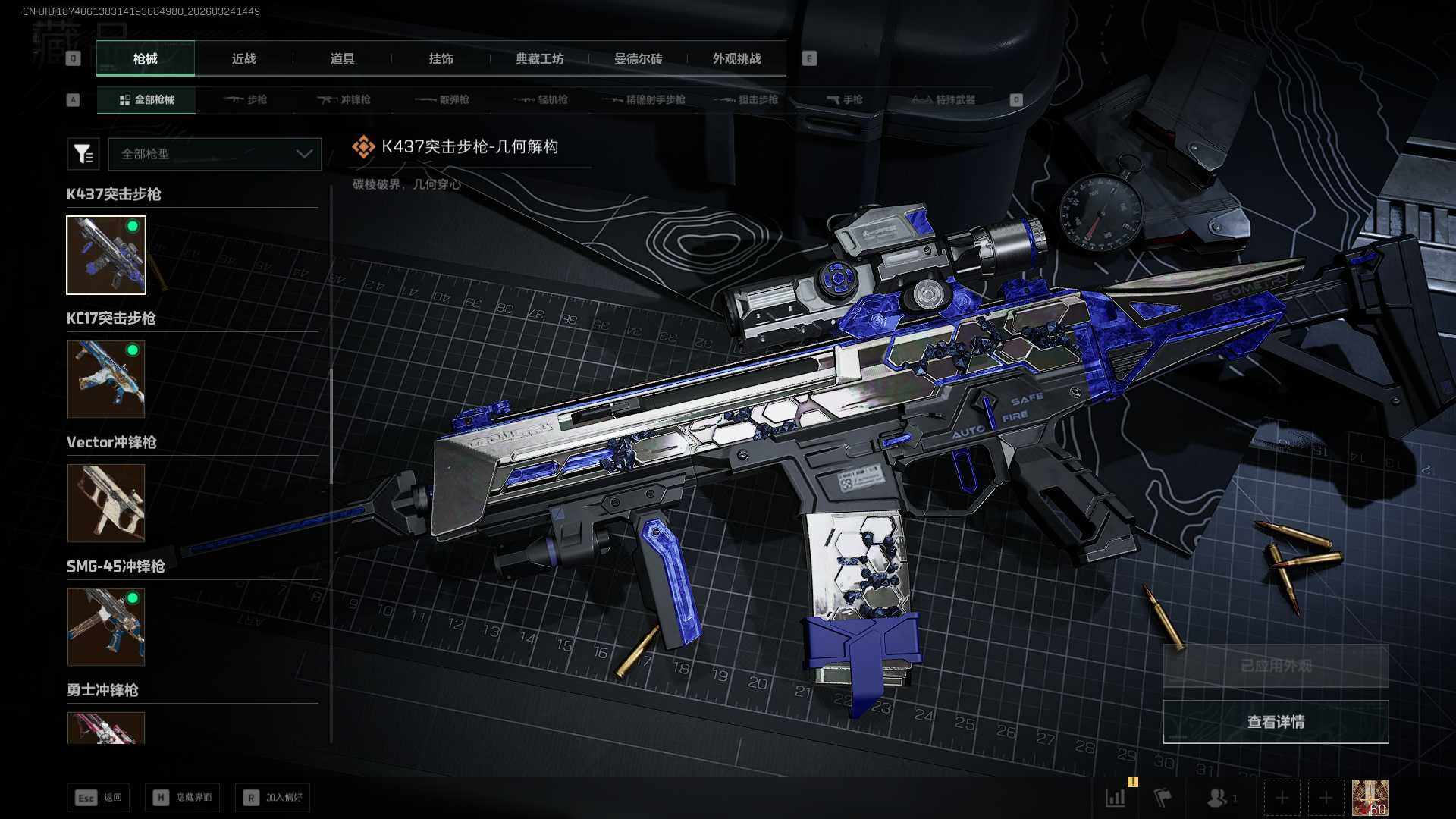This screenshot has height=819, width=1456.
Task: Open the player avatar profile
Action: 1370,798
